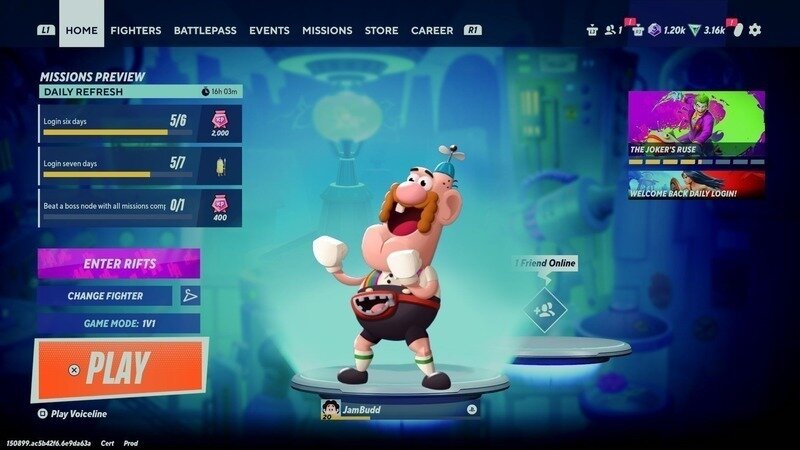Change the Game Mode 1v1 setting
This screenshot has width=800, height=450.
[x=118, y=324]
